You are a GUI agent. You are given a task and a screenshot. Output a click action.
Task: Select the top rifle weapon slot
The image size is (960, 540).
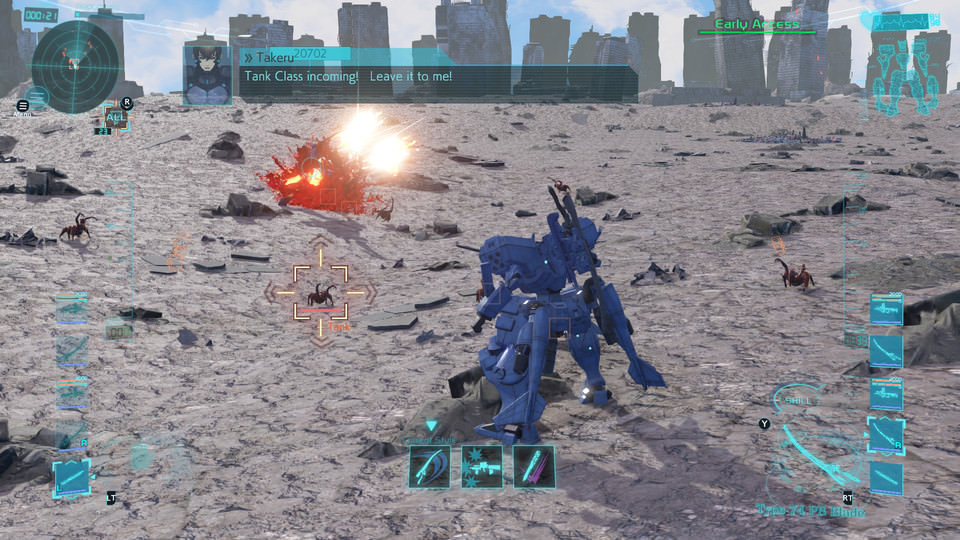886,310
